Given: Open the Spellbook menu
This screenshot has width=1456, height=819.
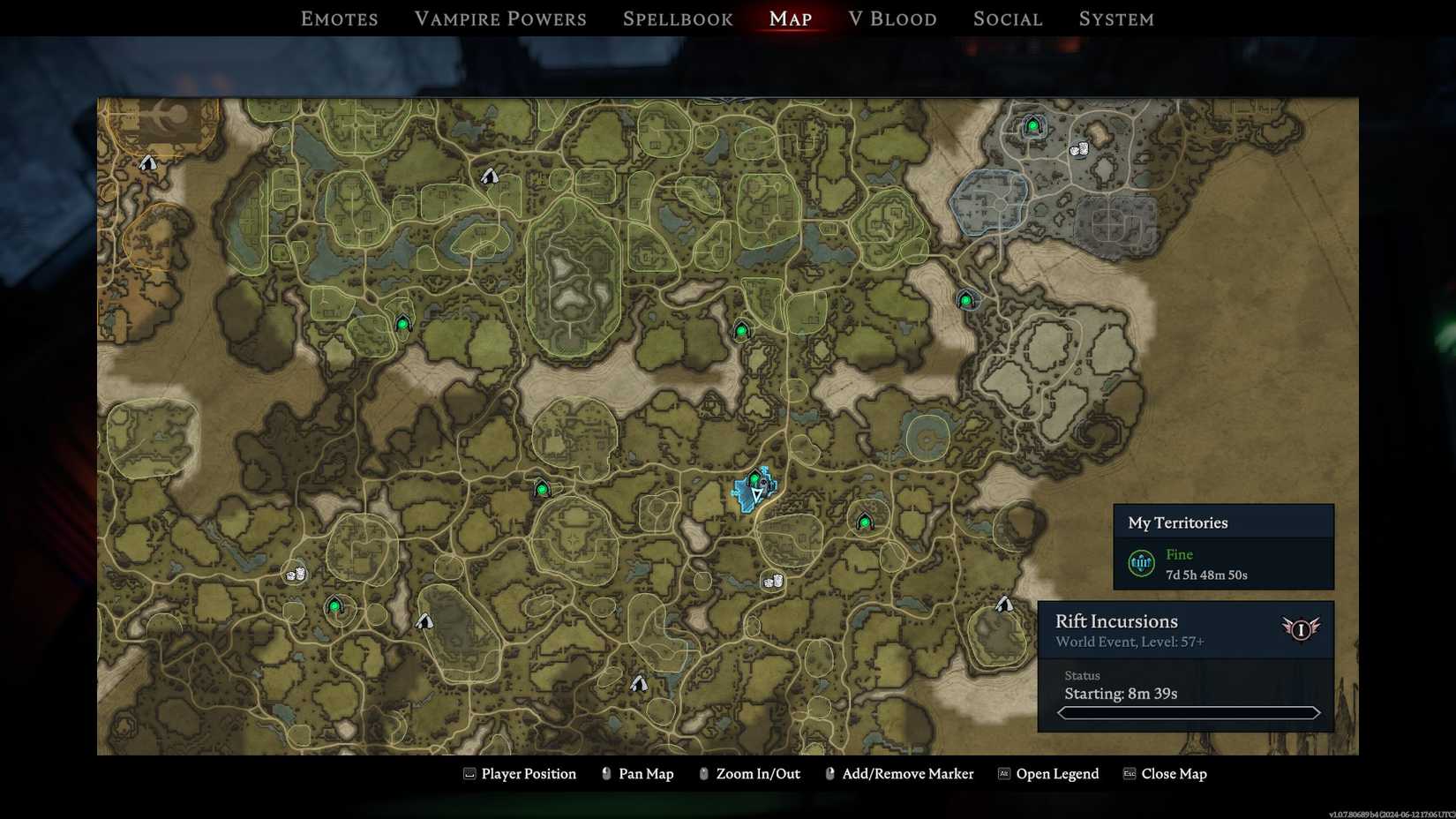Looking at the screenshot, I should (x=677, y=18).
